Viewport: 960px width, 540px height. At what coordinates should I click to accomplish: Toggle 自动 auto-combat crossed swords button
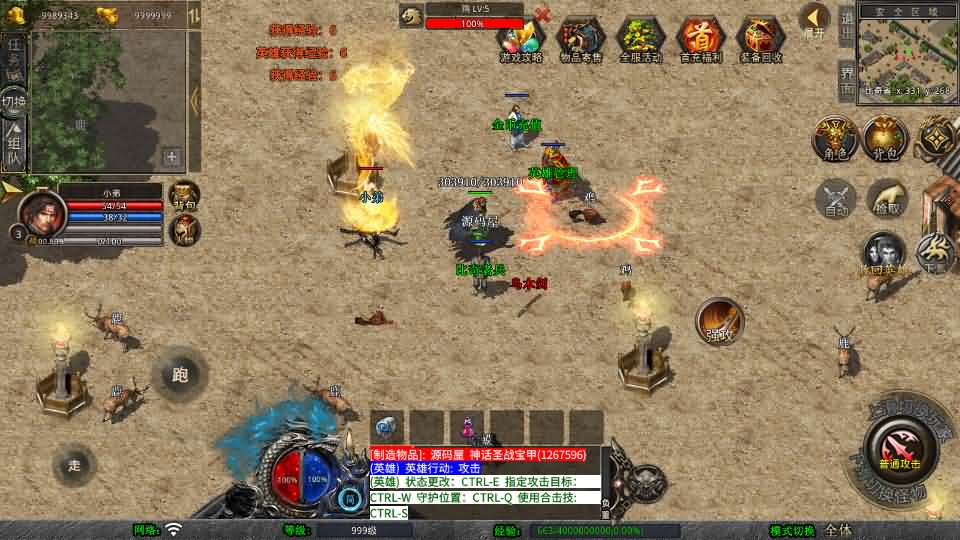(836, 198)
